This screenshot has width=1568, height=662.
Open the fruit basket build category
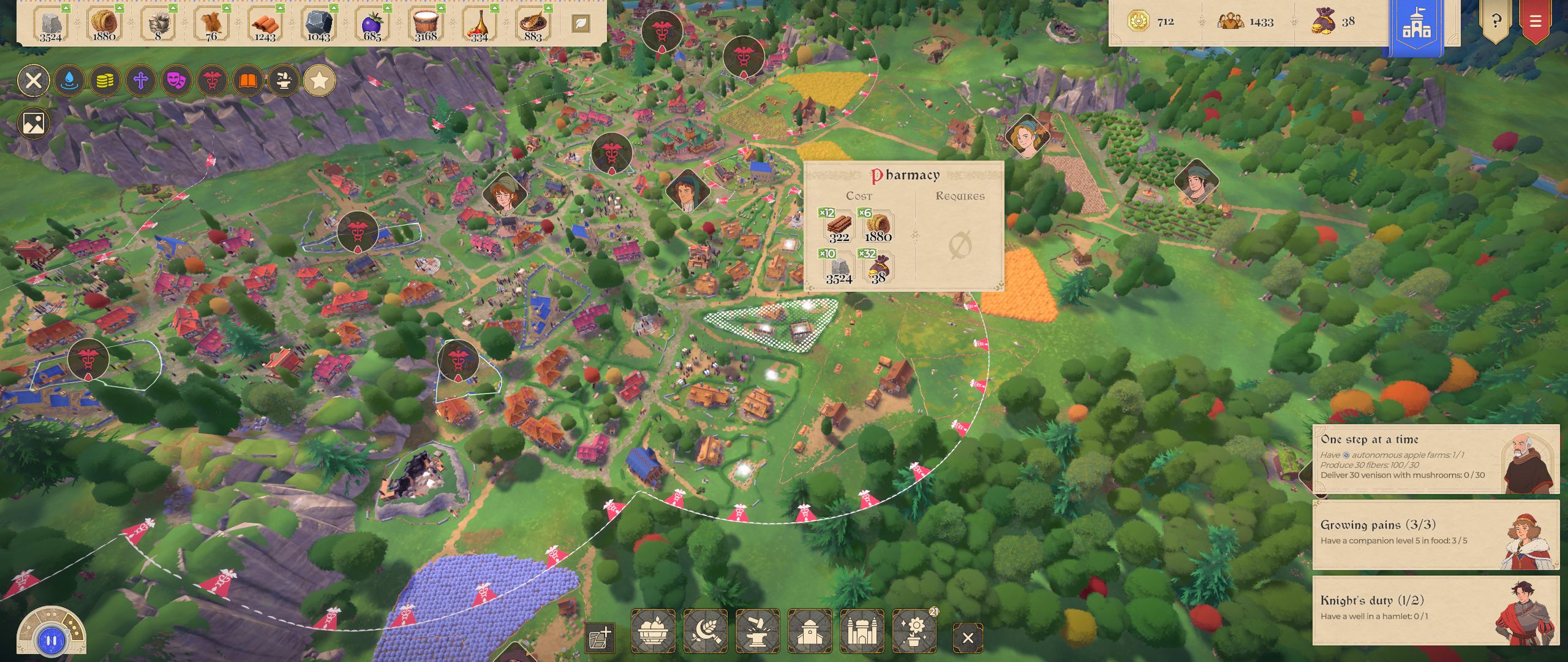pyautogui.click(x=653, y=631)
